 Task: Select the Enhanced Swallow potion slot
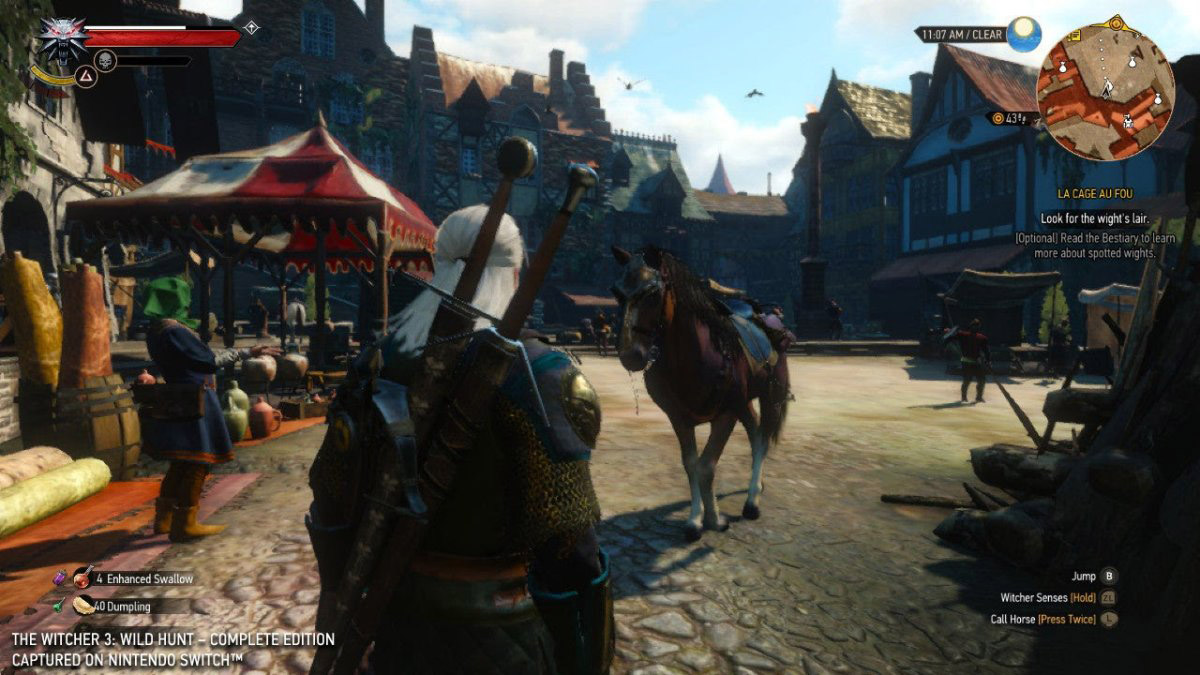[x=84, y=577]
